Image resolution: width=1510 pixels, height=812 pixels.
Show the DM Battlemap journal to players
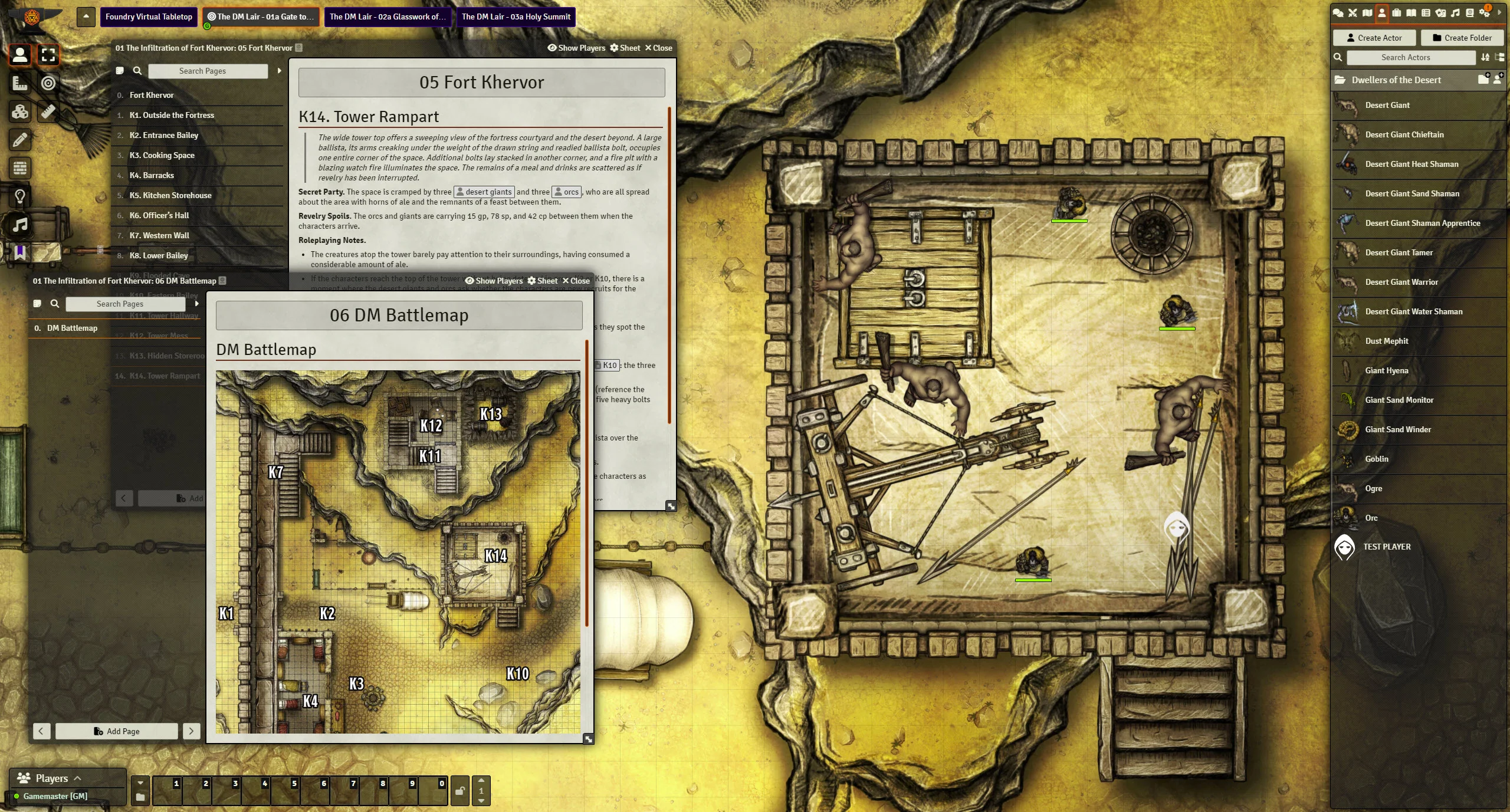point(494,281)
